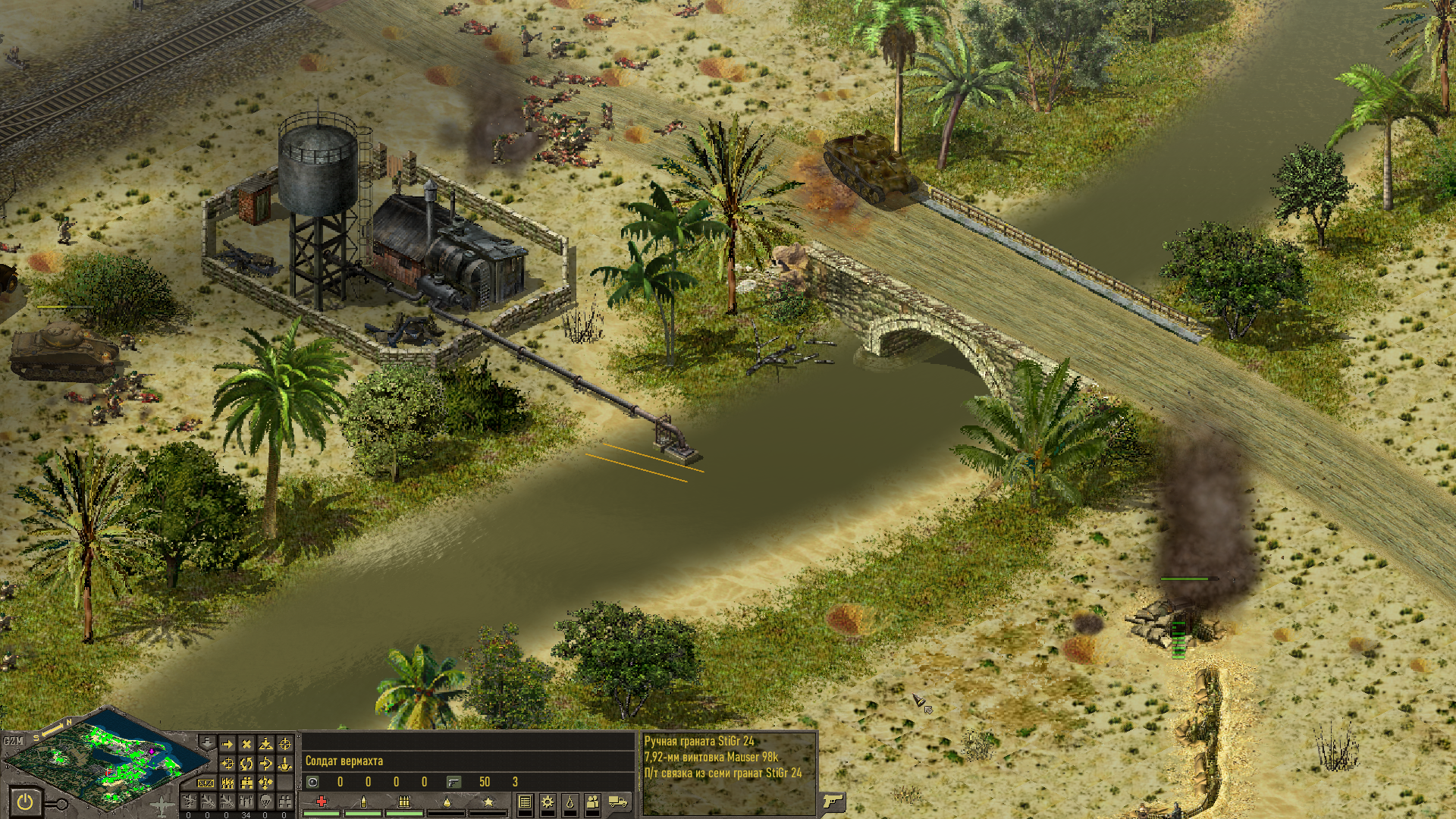This screenshot has width=1456, height=819.
Task: Collapse the command panel with down arrow
Action: [x=208, y=743]
